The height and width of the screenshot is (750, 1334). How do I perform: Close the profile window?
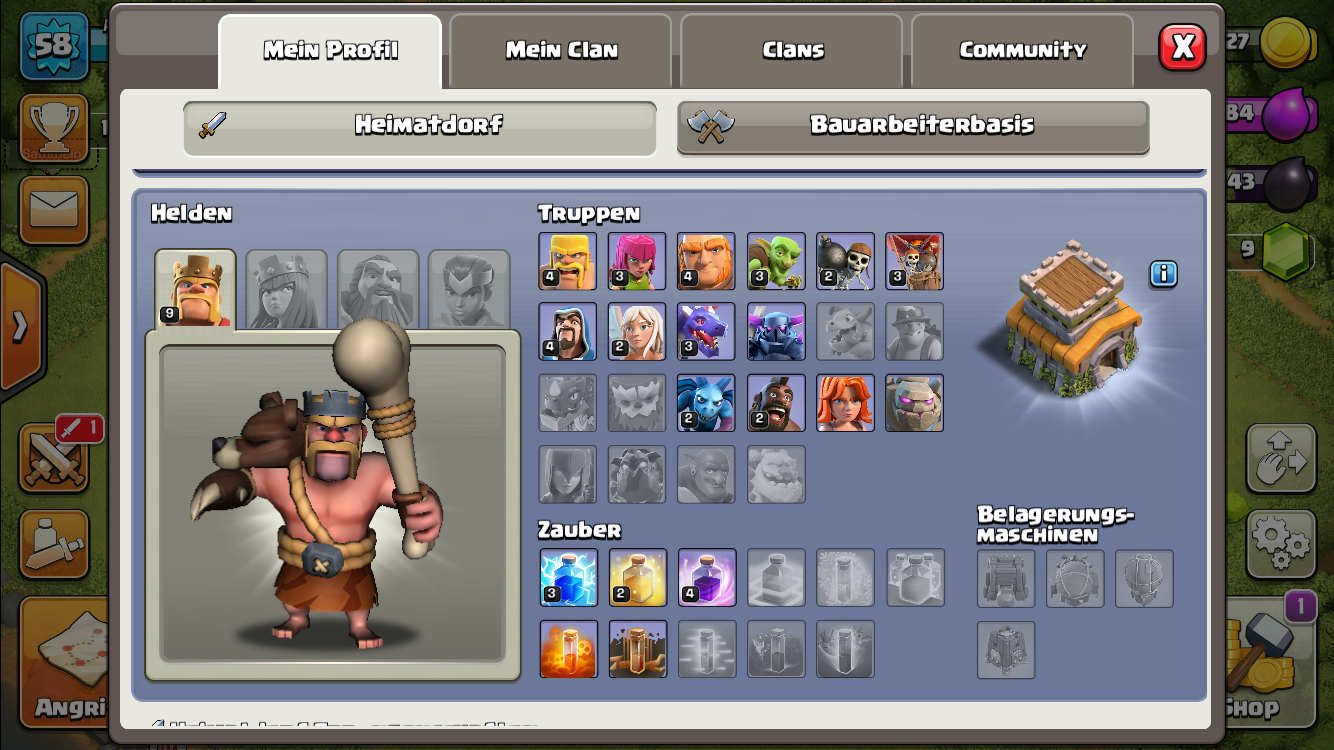(1182, 47)
